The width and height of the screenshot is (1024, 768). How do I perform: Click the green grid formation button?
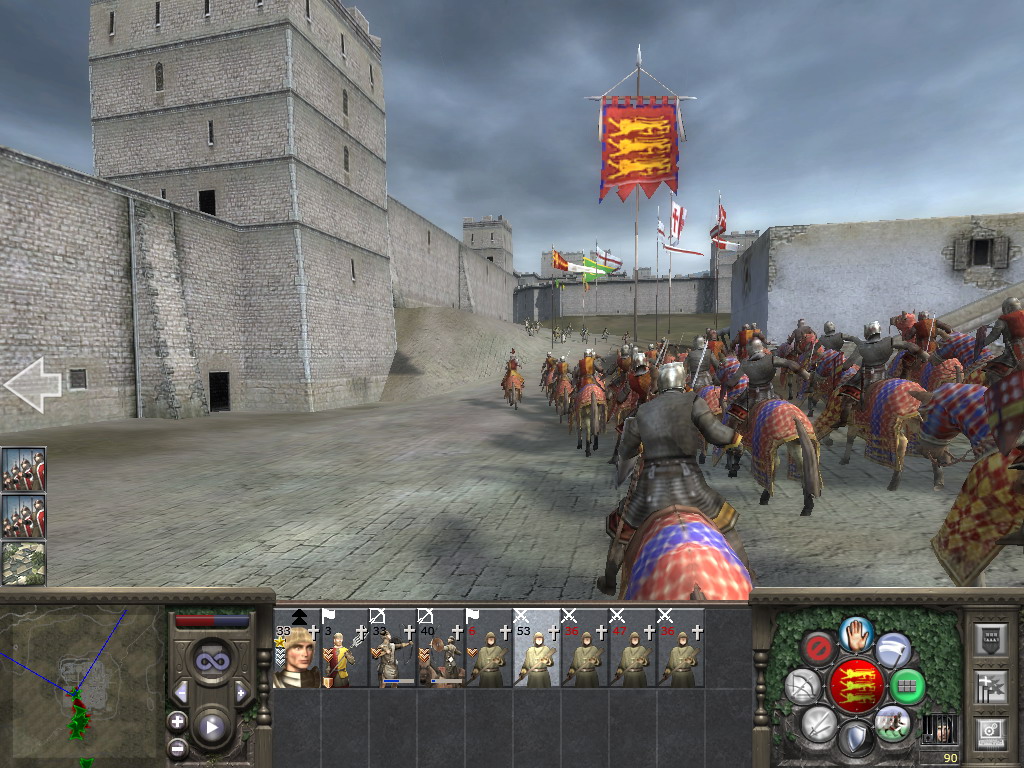tap(907, 686)
